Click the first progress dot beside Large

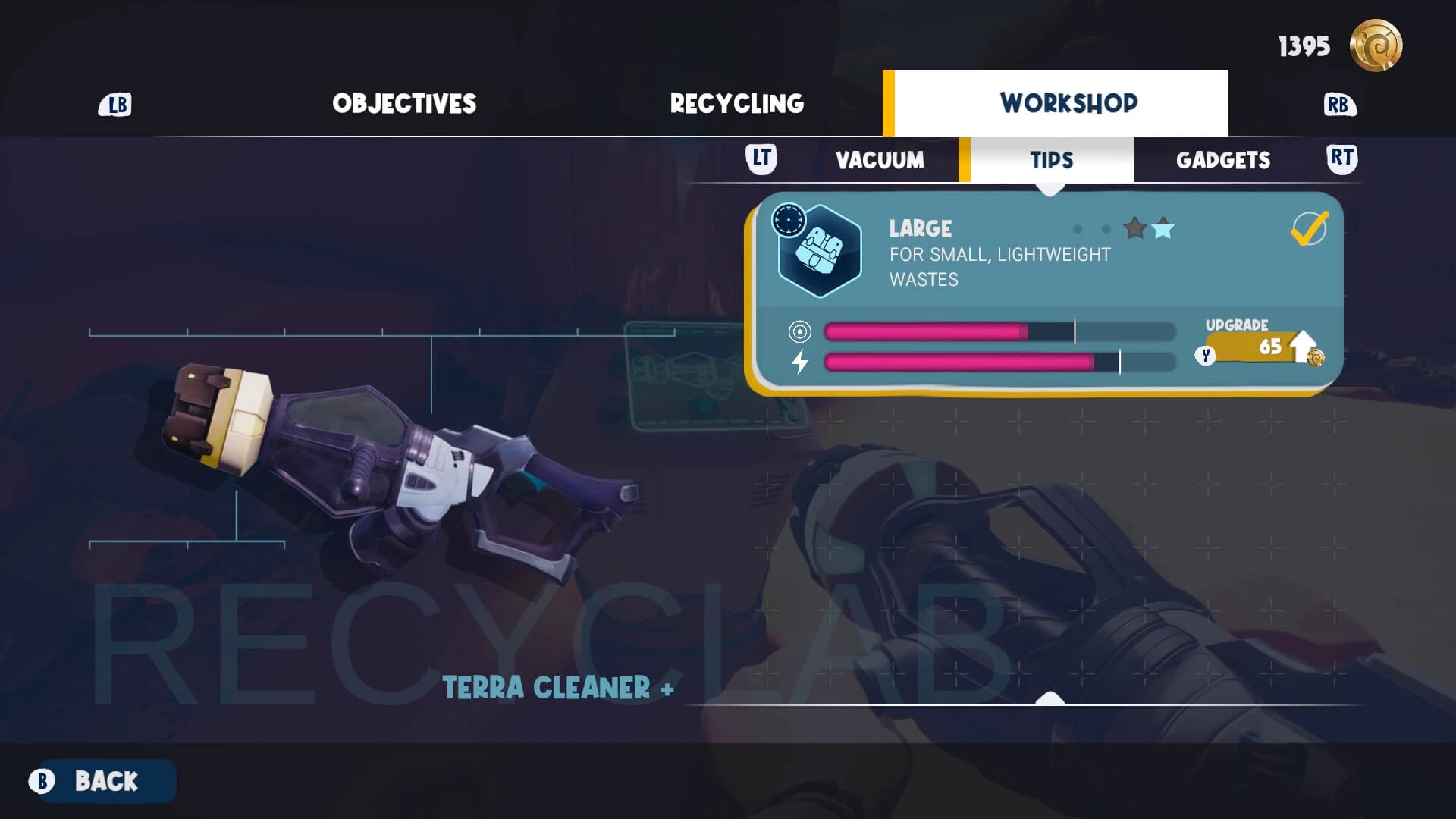coord(1080,229)
